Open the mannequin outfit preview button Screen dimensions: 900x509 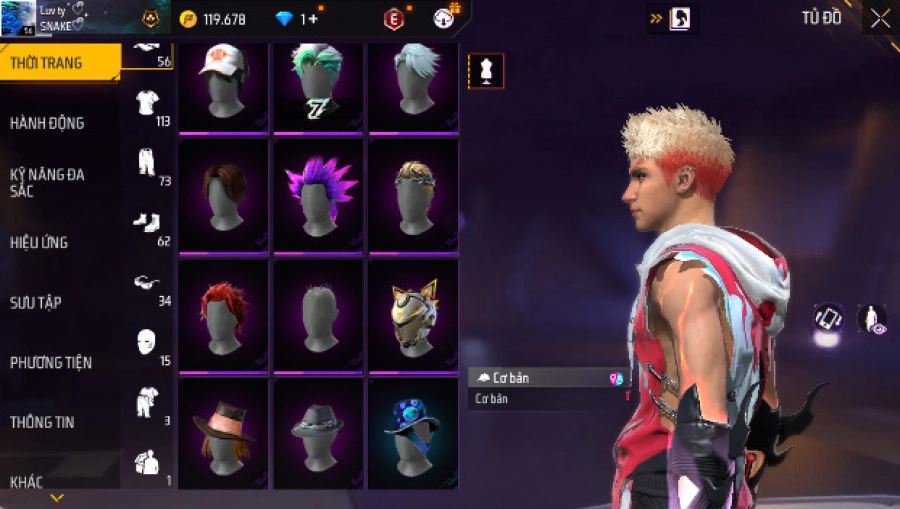coord(486,71)
